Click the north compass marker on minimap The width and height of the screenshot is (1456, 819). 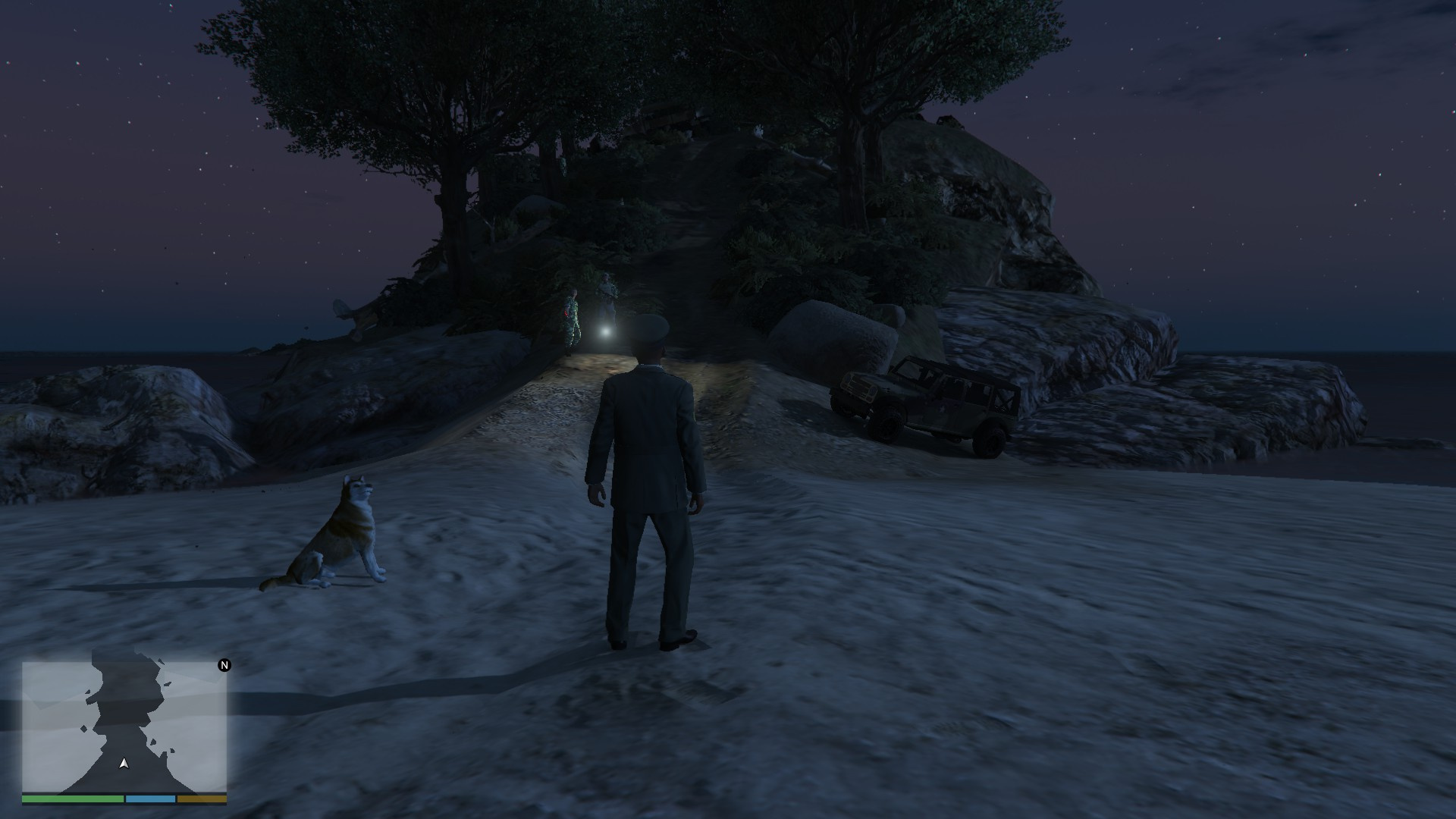224,665
